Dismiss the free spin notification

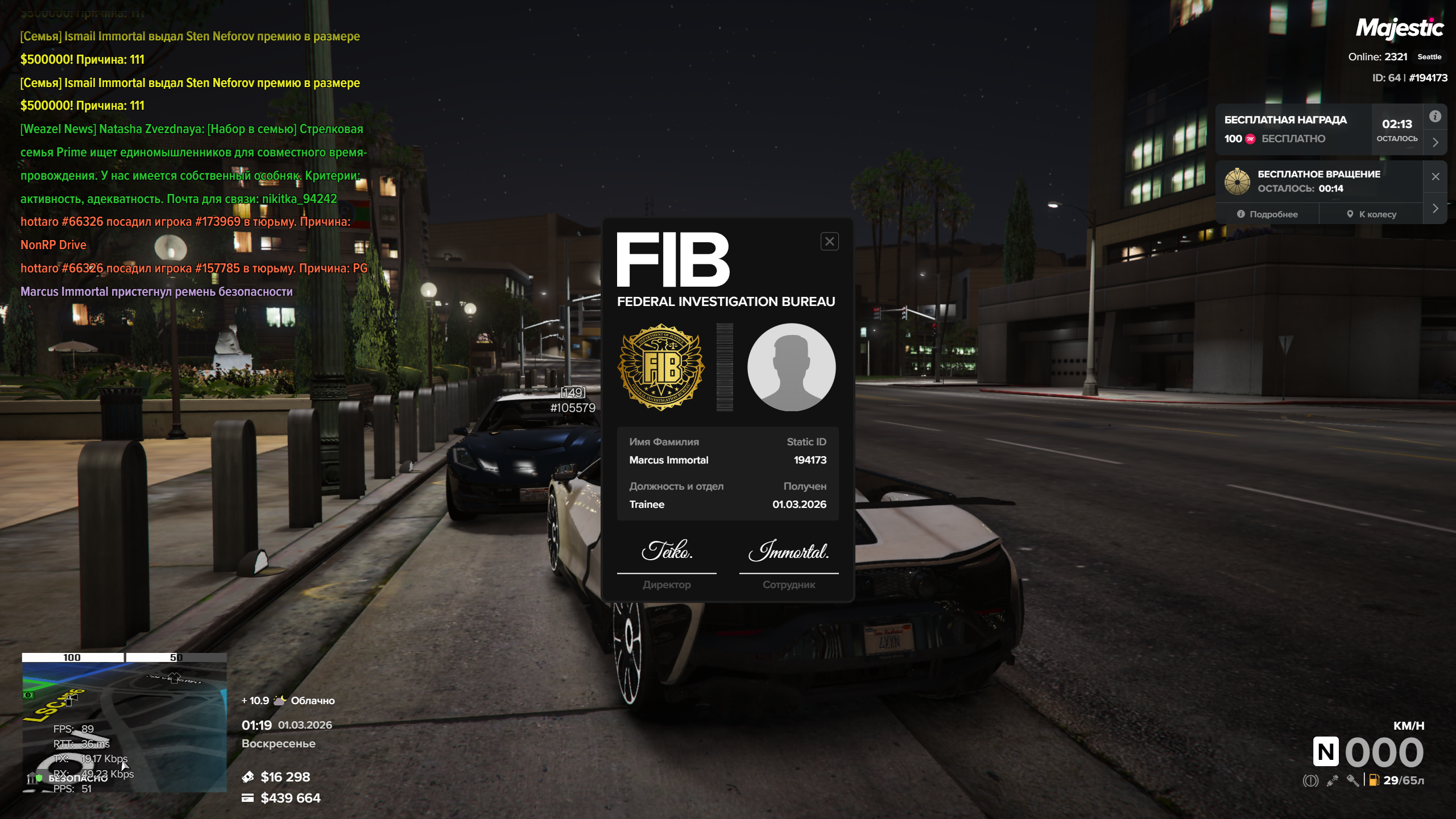[1435, 177]
